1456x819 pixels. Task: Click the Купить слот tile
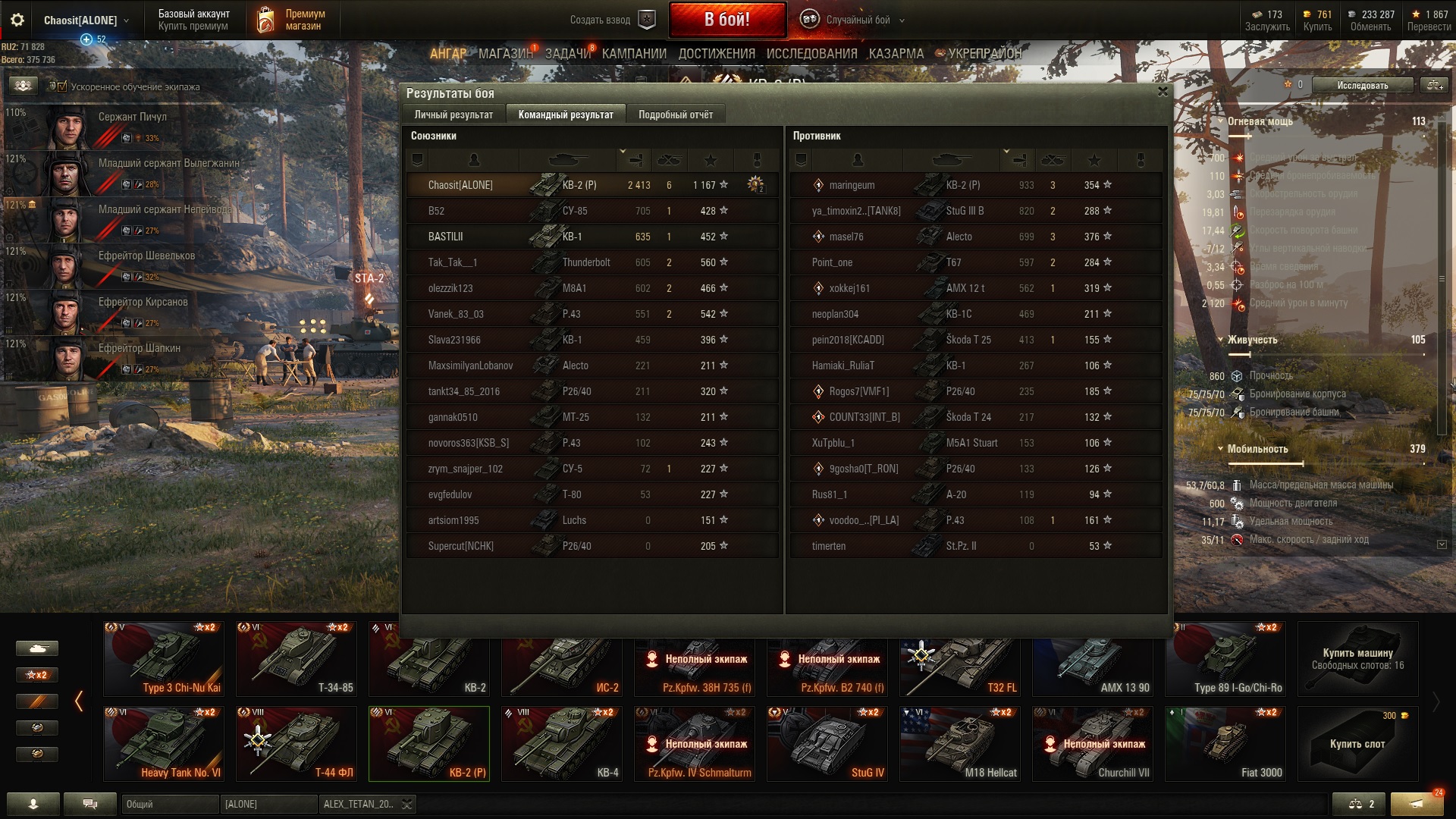tap(1357, 743)
